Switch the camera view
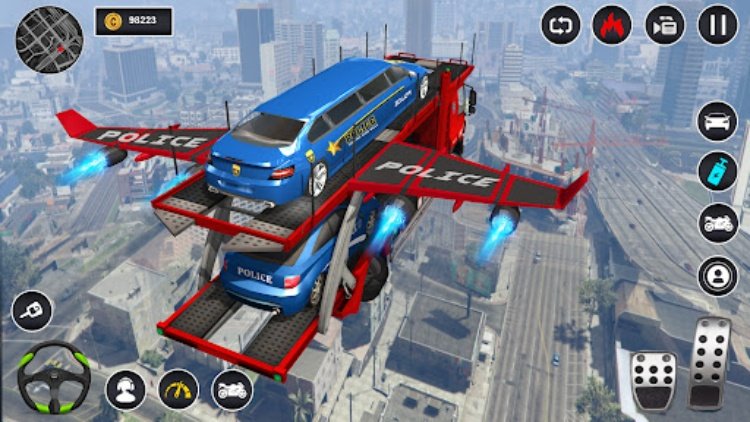750x422 pixels. pyautogui.click(x=665, y=25)
